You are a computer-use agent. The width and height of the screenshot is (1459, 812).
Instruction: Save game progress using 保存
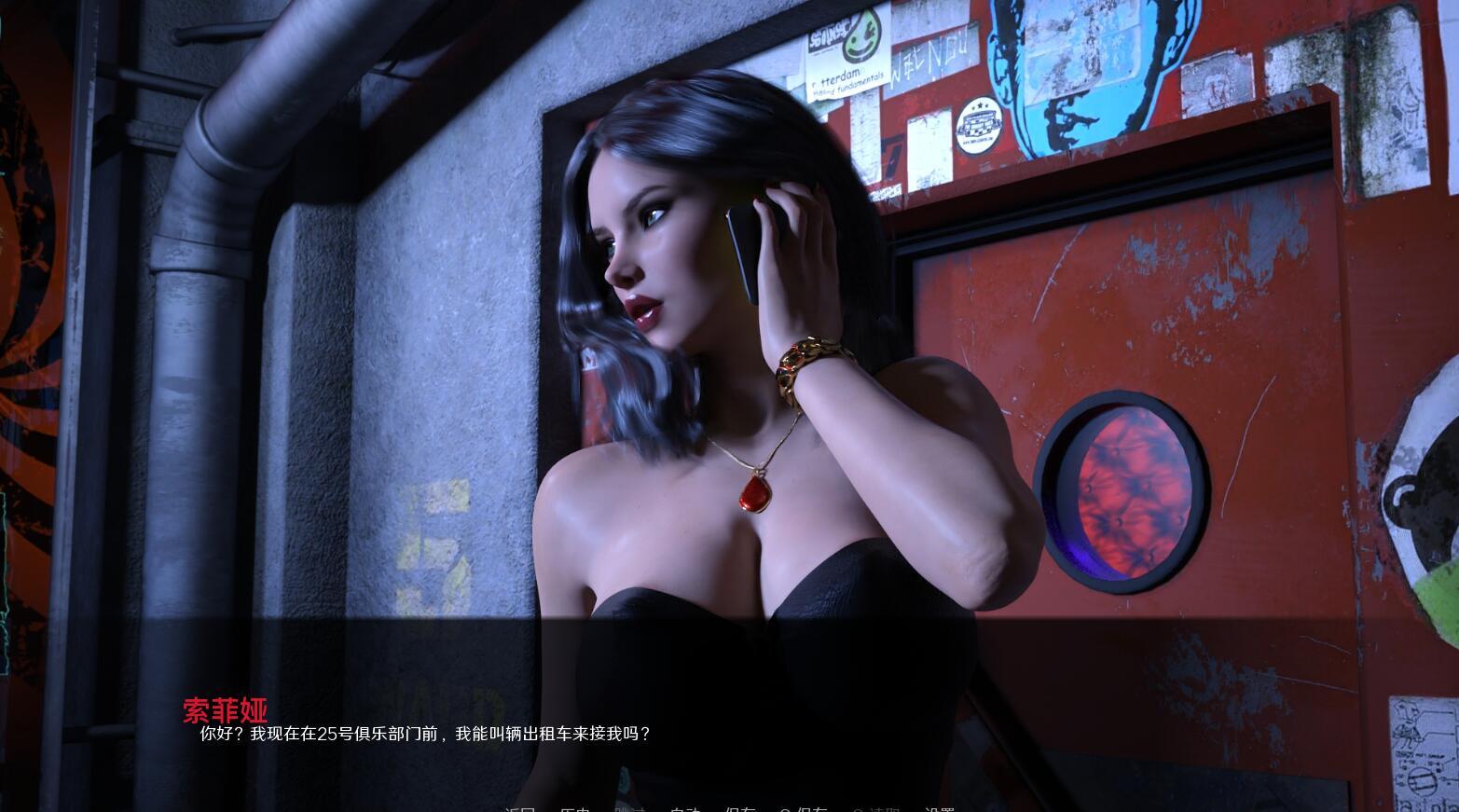[x=739, y=807]
